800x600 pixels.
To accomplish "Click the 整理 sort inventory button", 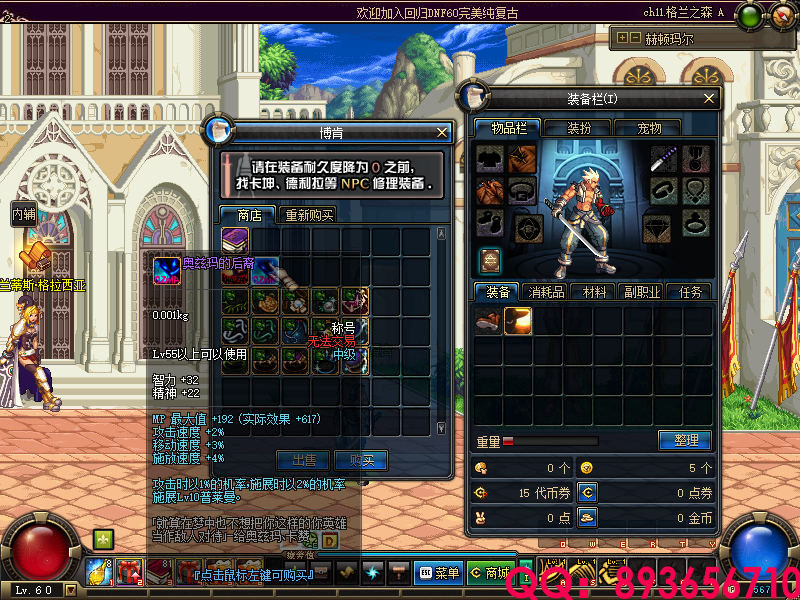I will 685,440.
